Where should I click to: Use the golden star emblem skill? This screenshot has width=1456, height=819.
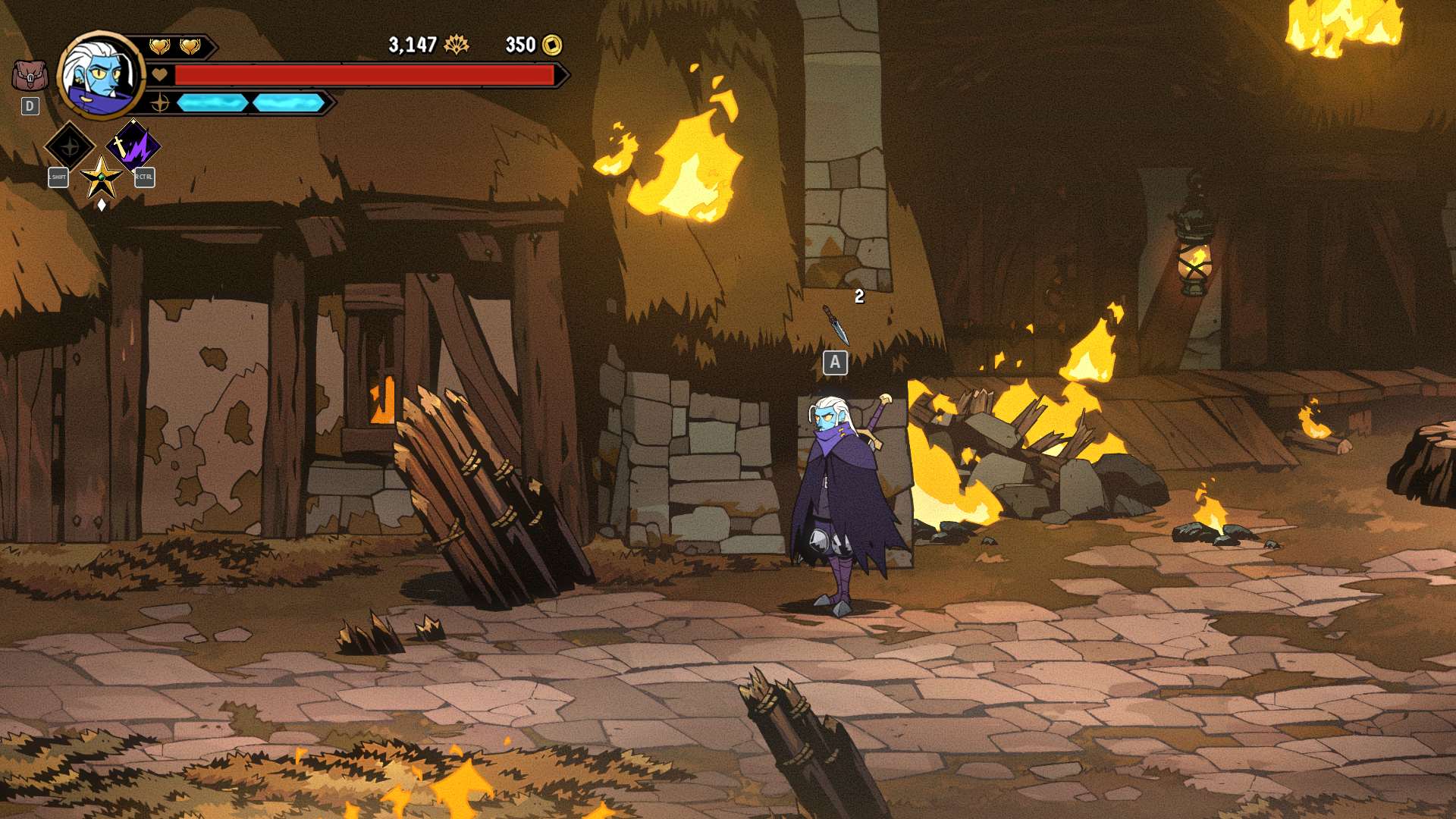(101, 179)
